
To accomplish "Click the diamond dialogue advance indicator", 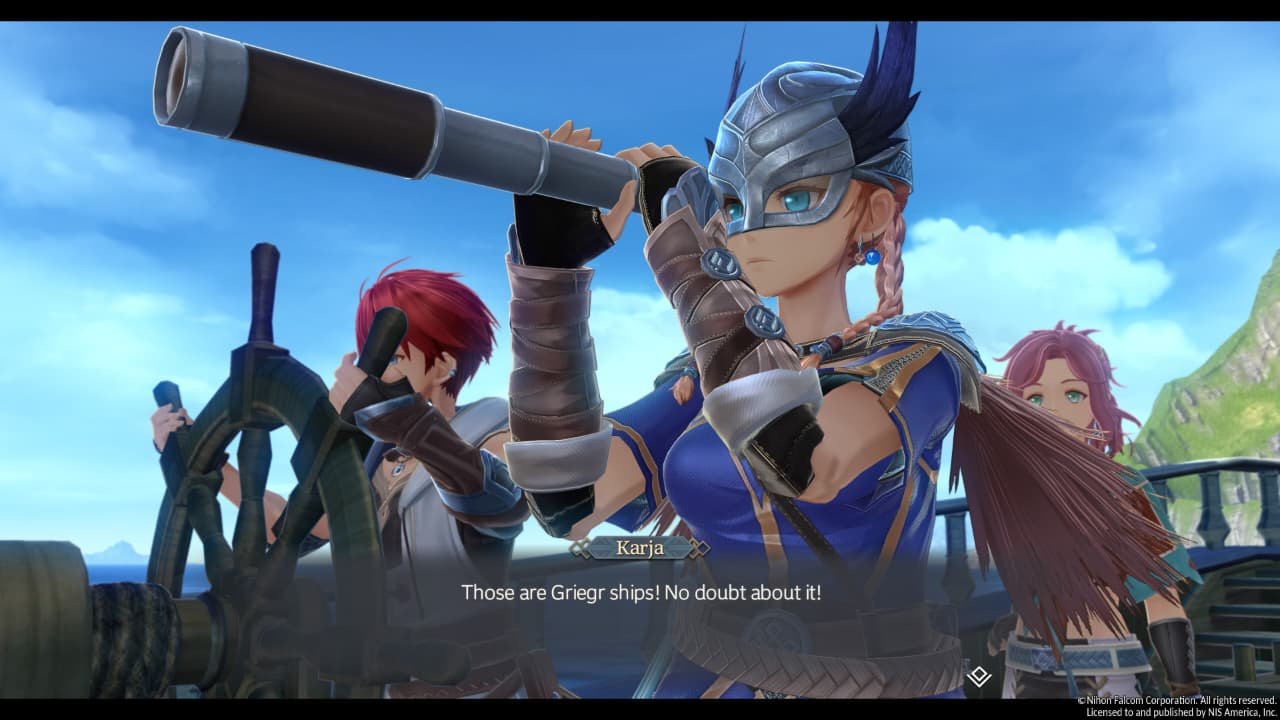I will pos(978,675).
